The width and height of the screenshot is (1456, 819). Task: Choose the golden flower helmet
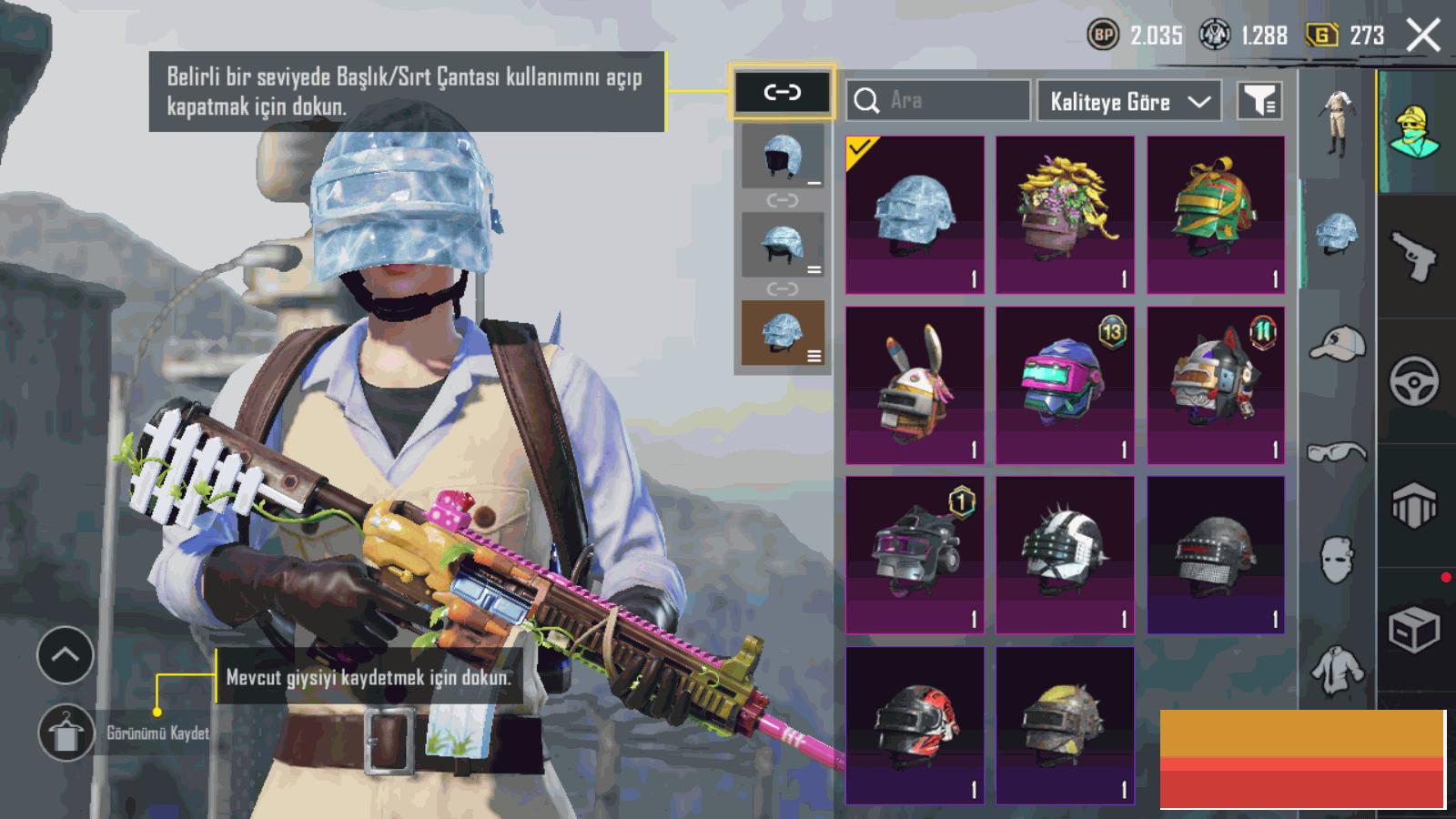(x=1065, y=215)
